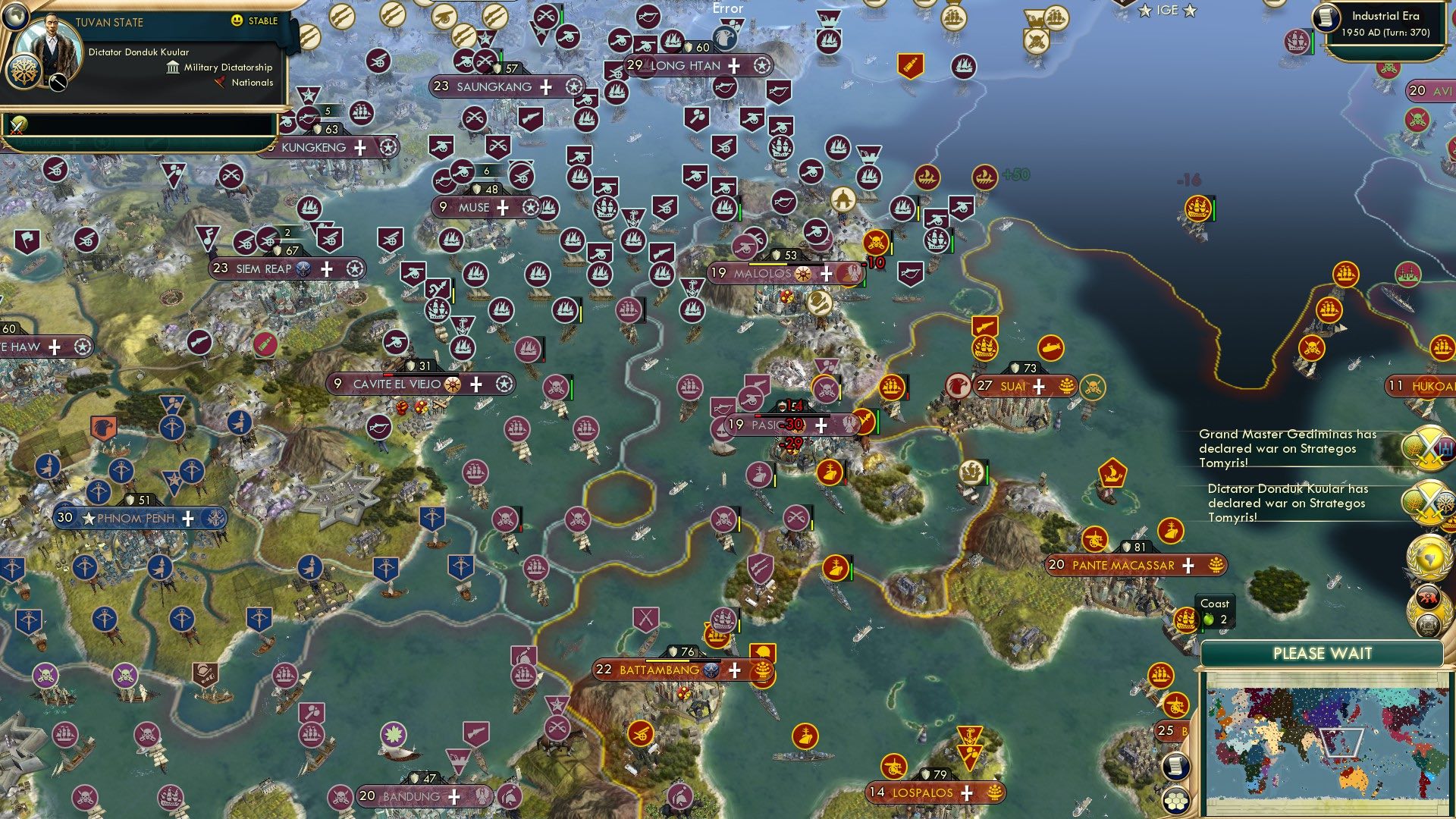This screenshot has width=1456, height=819.
Task: Select the Tuvan State wheel emblem icon
Action: tap(24, 71)
